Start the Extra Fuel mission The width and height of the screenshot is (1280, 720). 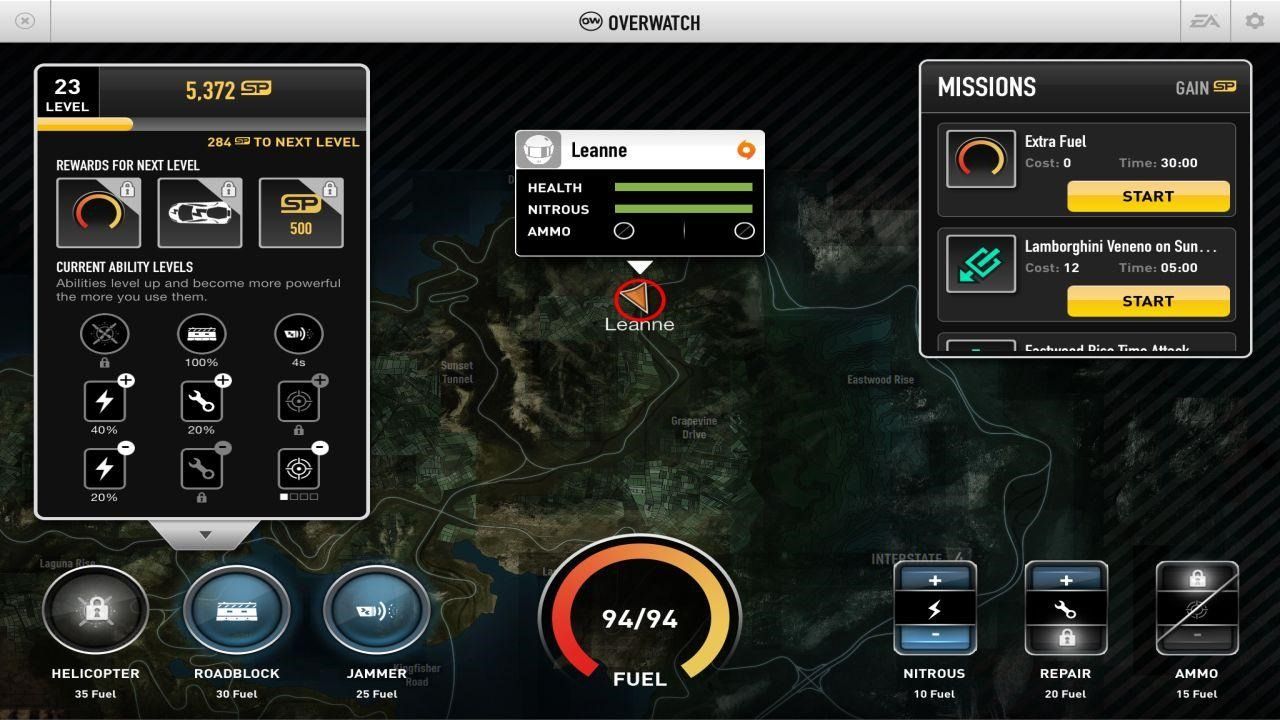[x=1147, y=196]
